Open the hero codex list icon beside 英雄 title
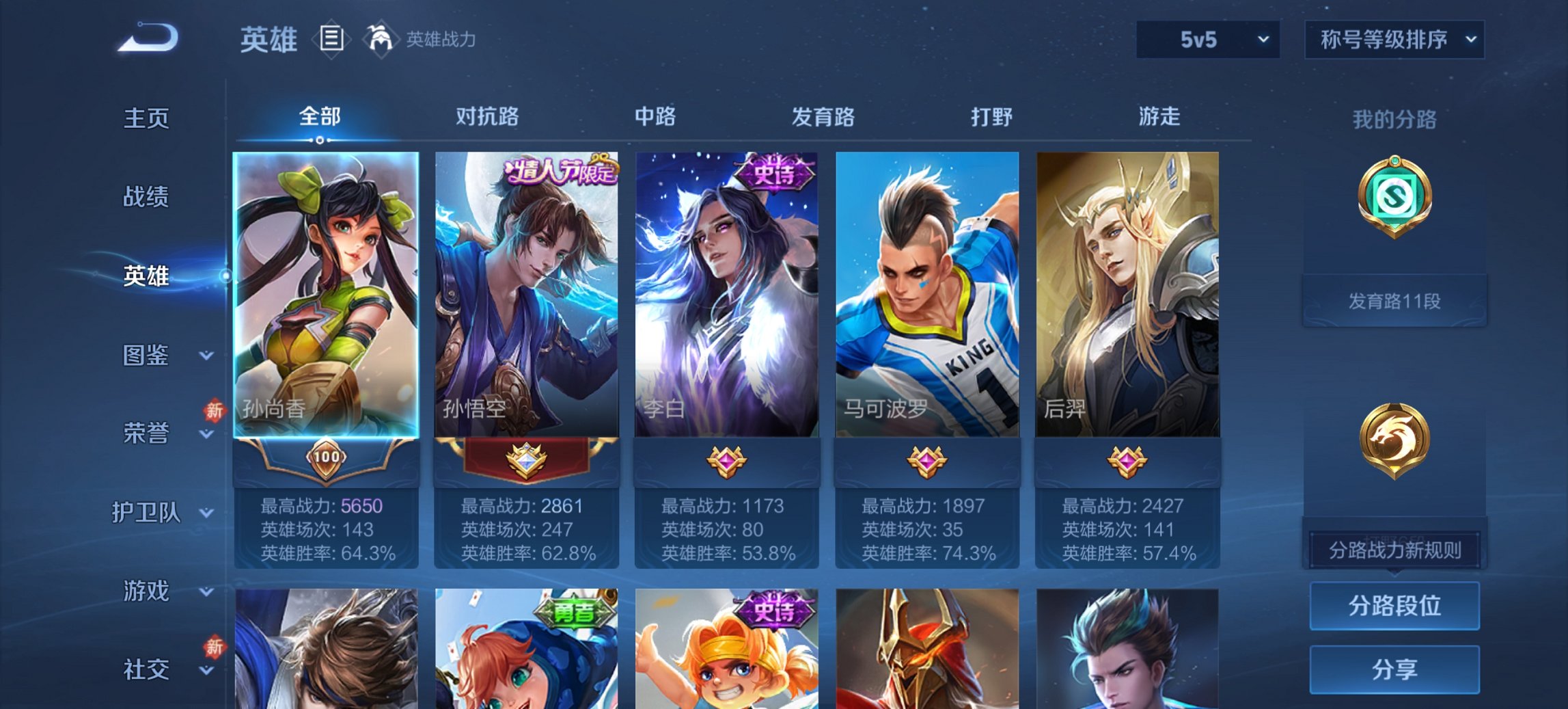Image resolution: width=1568 pixels, height=709 pixels. 333,40
